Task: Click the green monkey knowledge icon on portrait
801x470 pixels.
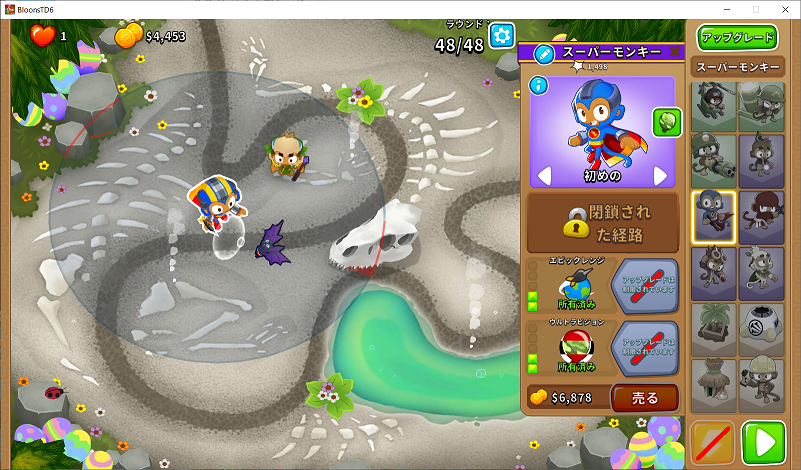Action: coord(666,122)
